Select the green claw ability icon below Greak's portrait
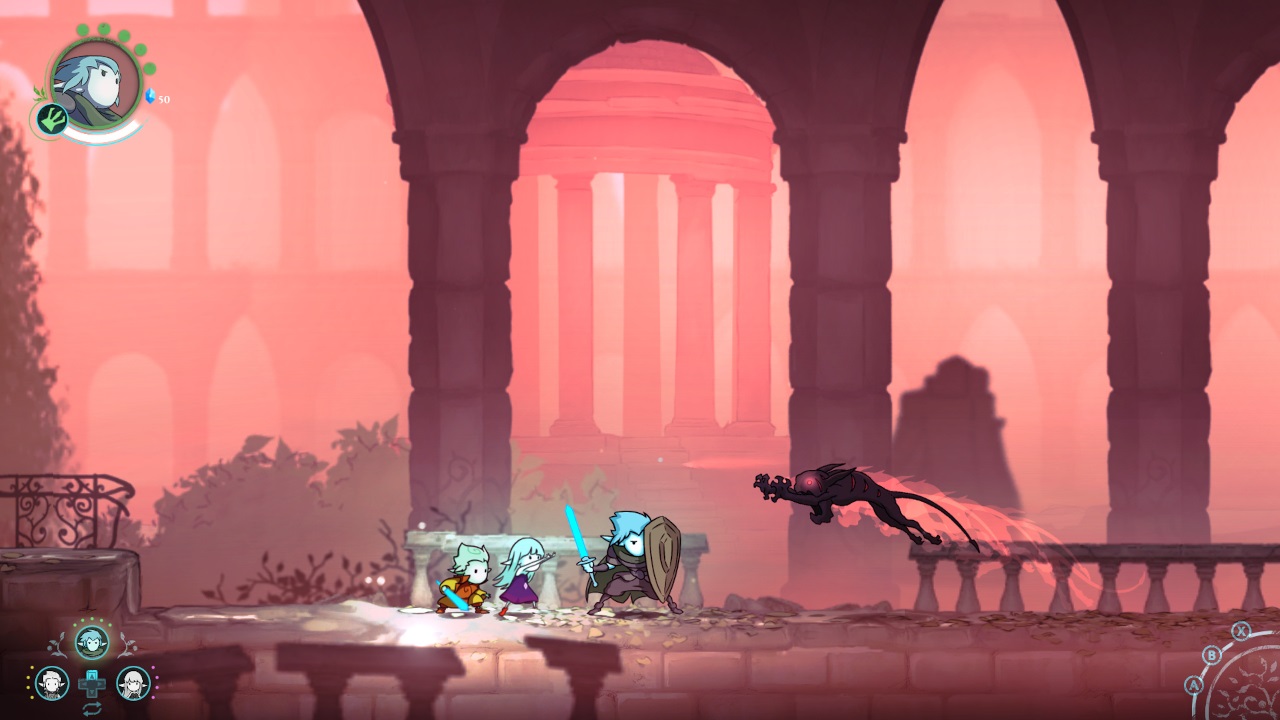 click(51, 119)
